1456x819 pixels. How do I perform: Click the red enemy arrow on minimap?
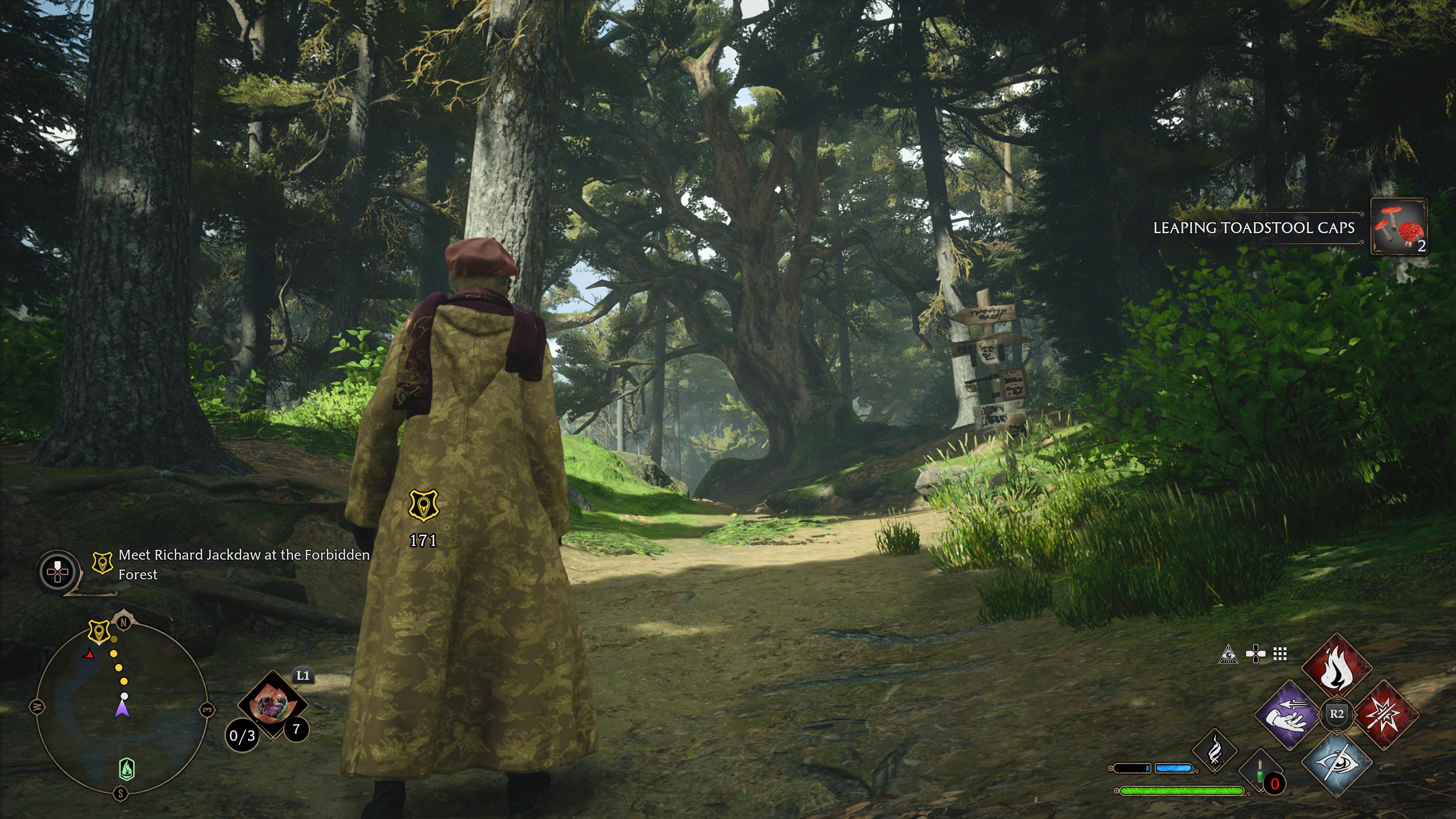pyautogui.click(x=89, y=654)
